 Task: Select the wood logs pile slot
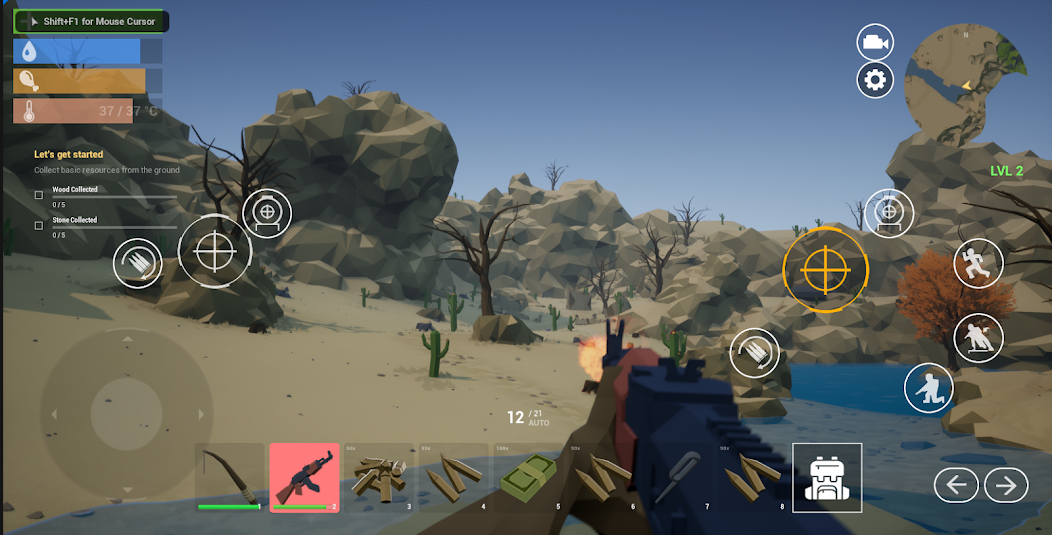(378, 477)
